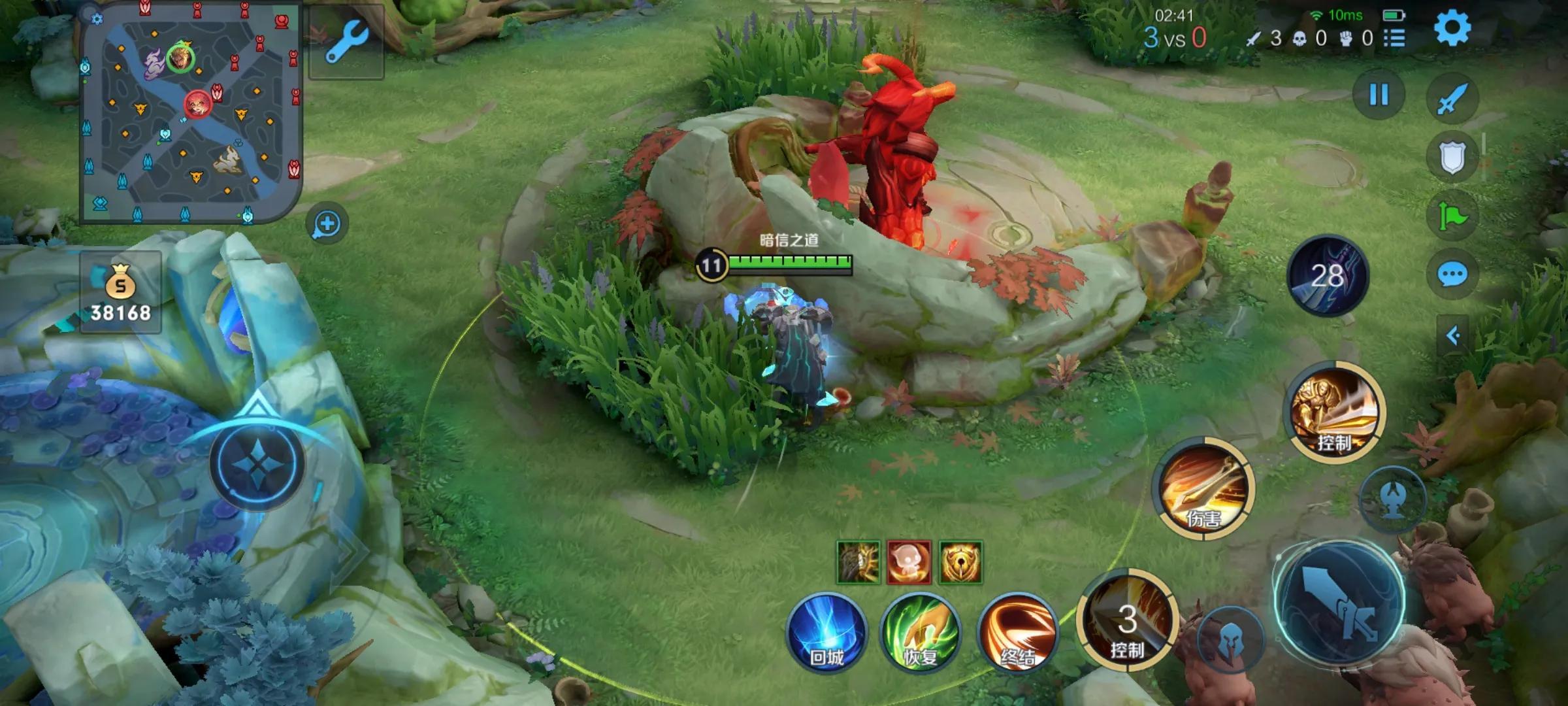This screenshot has width=1568, height=706.
Task: Activate the golden warrior 控制 ultimate skill
Action: point(1336,412)
